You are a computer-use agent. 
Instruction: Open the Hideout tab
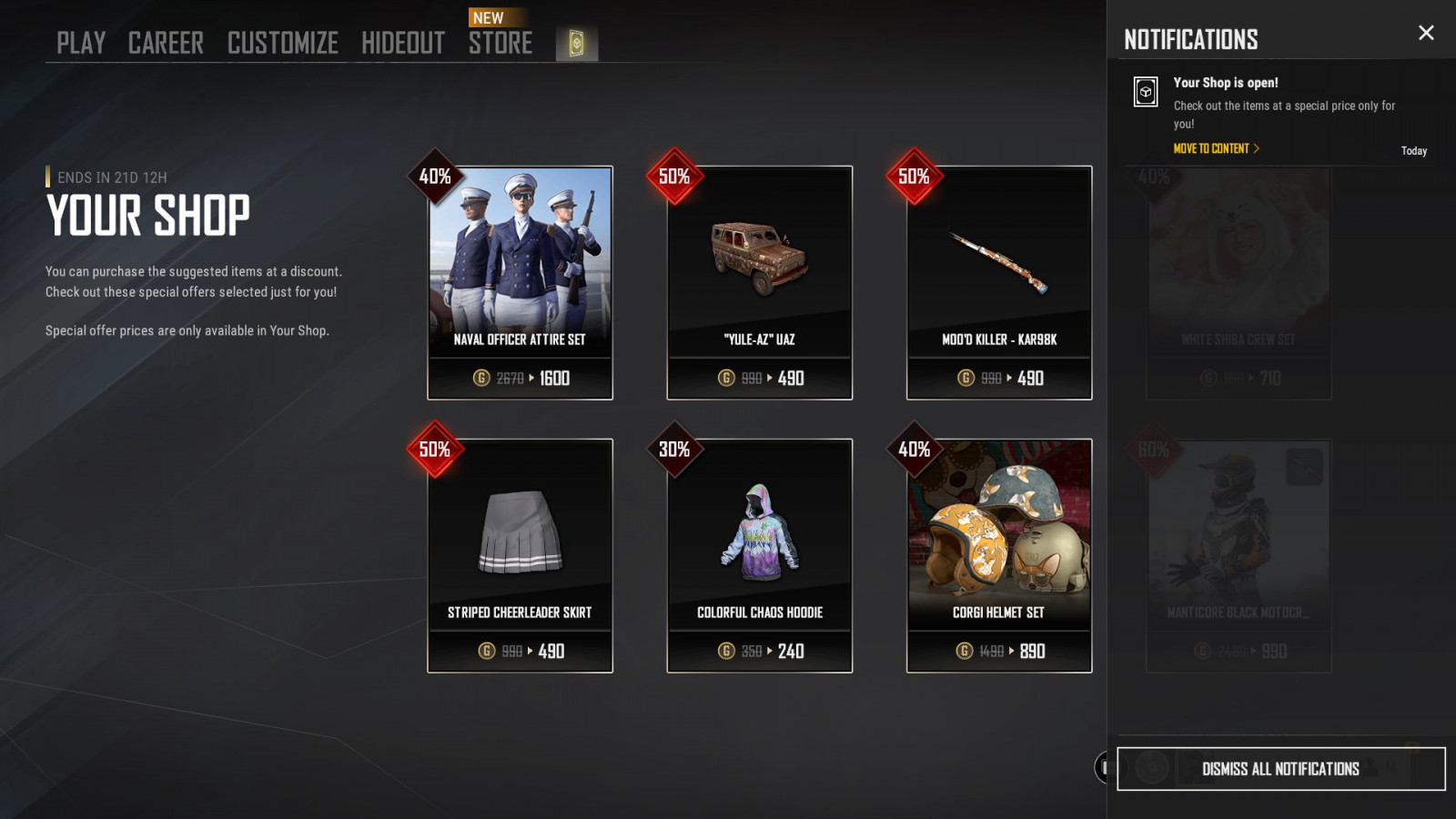coord(403,43)
